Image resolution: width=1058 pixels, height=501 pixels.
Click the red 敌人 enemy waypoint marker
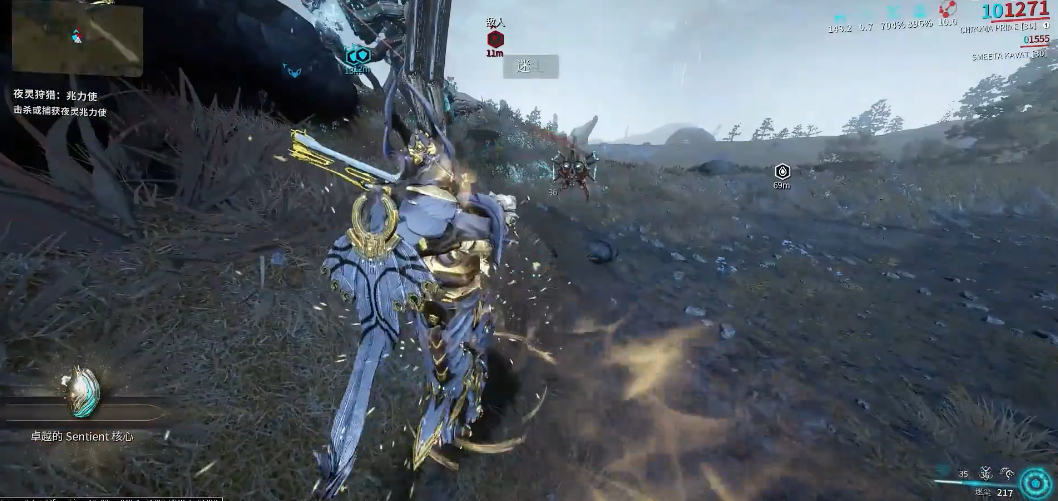click(x=495, y=39)
